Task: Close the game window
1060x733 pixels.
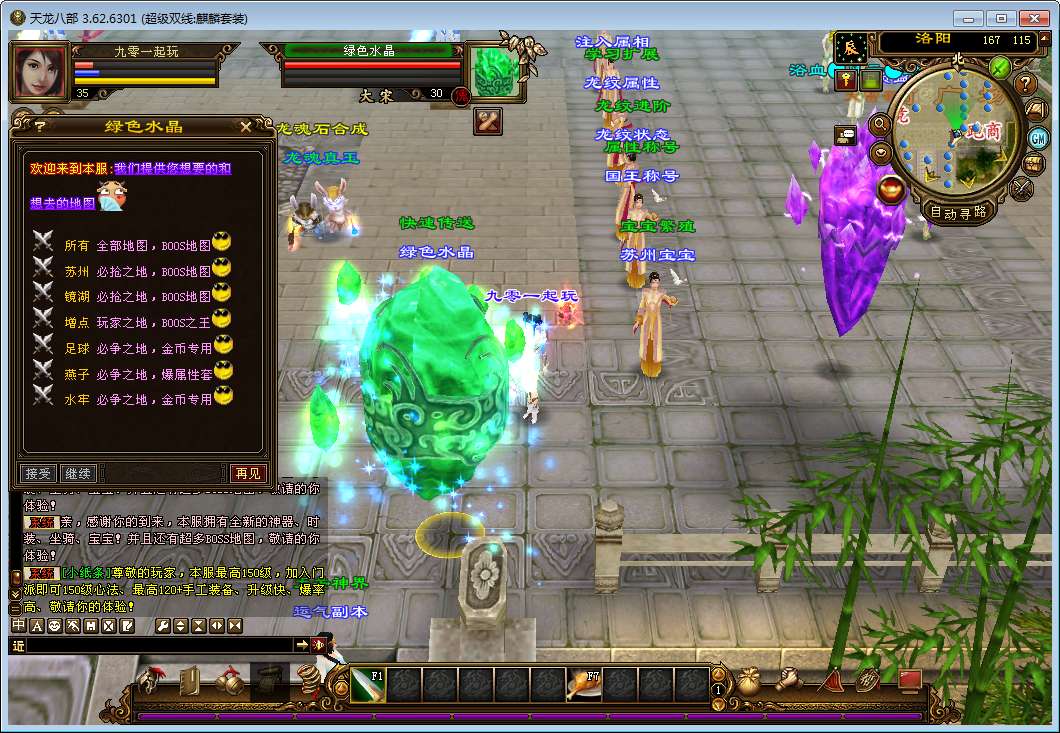Action: (1035, 17)
